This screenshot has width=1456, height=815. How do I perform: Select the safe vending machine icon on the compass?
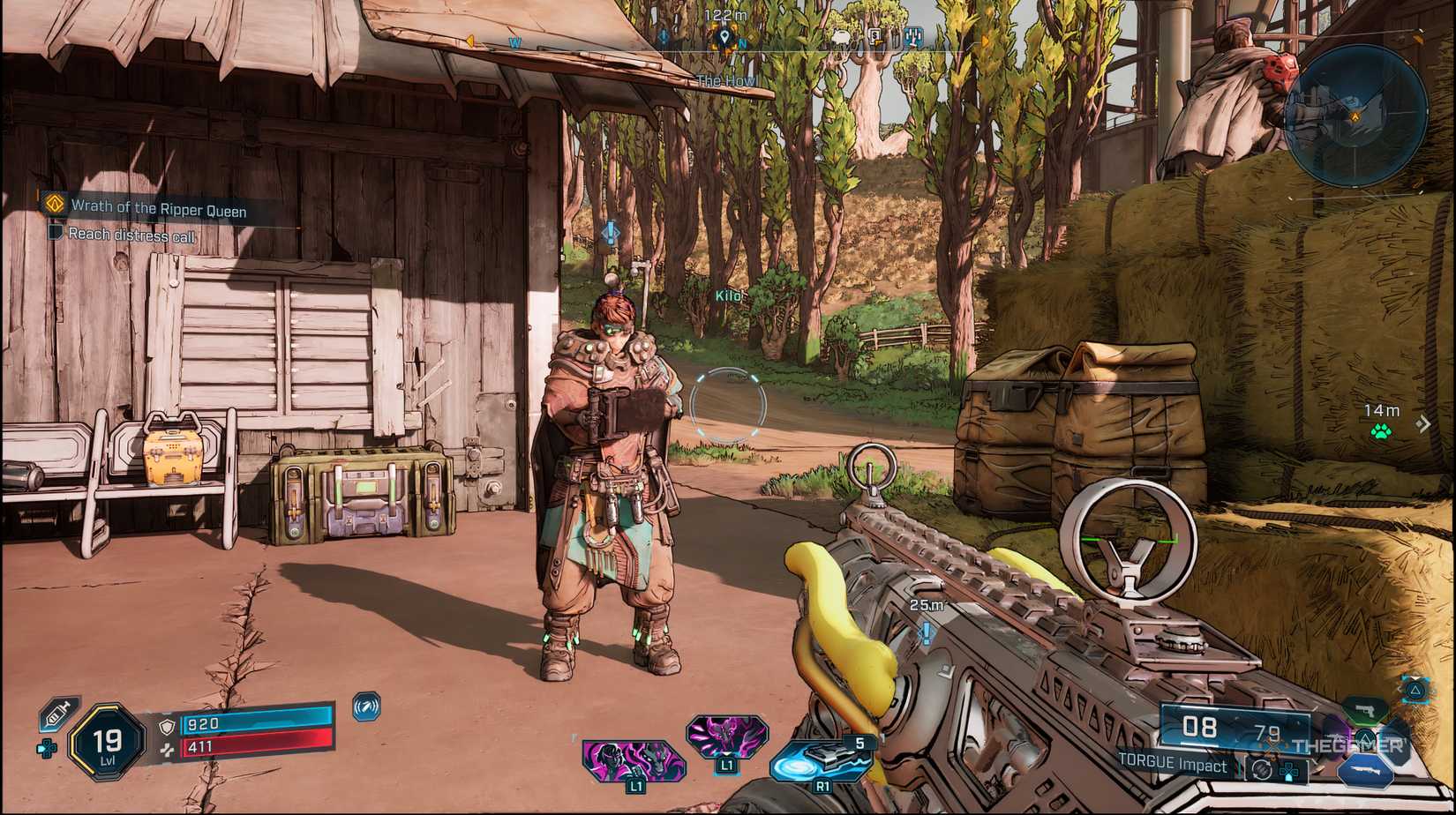(x=875, y=35)
